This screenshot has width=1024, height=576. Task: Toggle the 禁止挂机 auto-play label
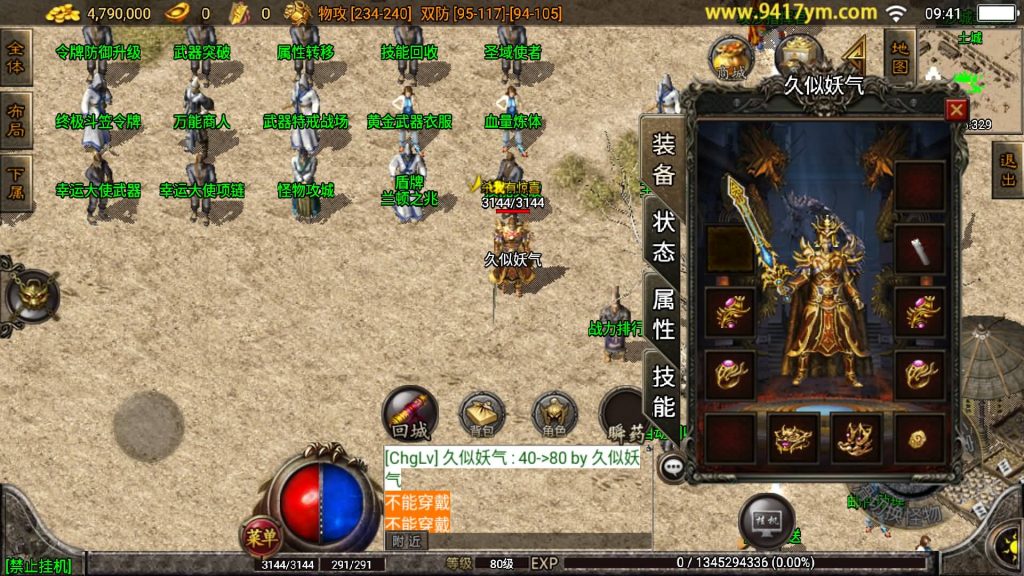[x=38, y=566]
